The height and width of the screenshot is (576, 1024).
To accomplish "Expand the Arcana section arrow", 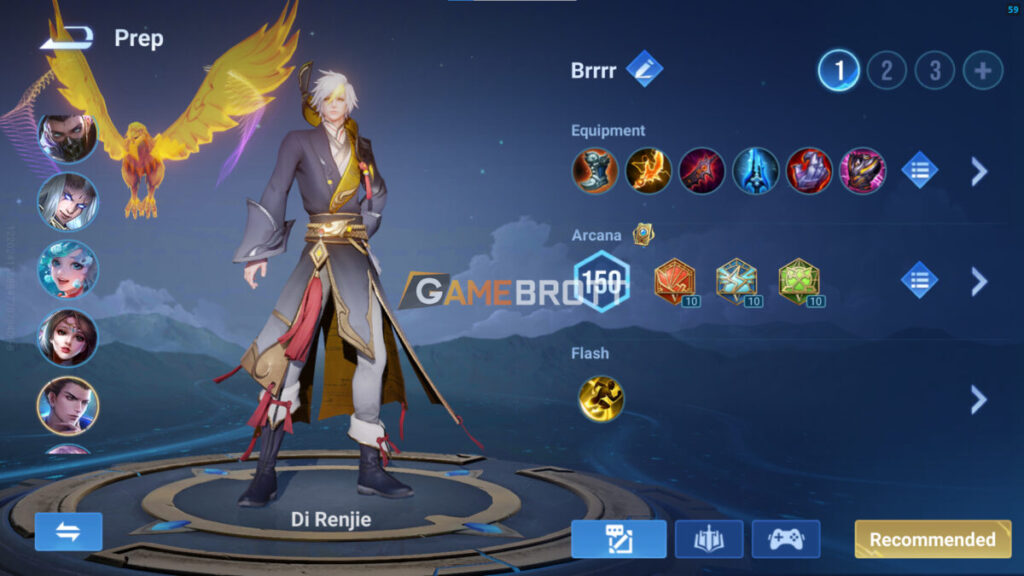I will click(979, 281).
